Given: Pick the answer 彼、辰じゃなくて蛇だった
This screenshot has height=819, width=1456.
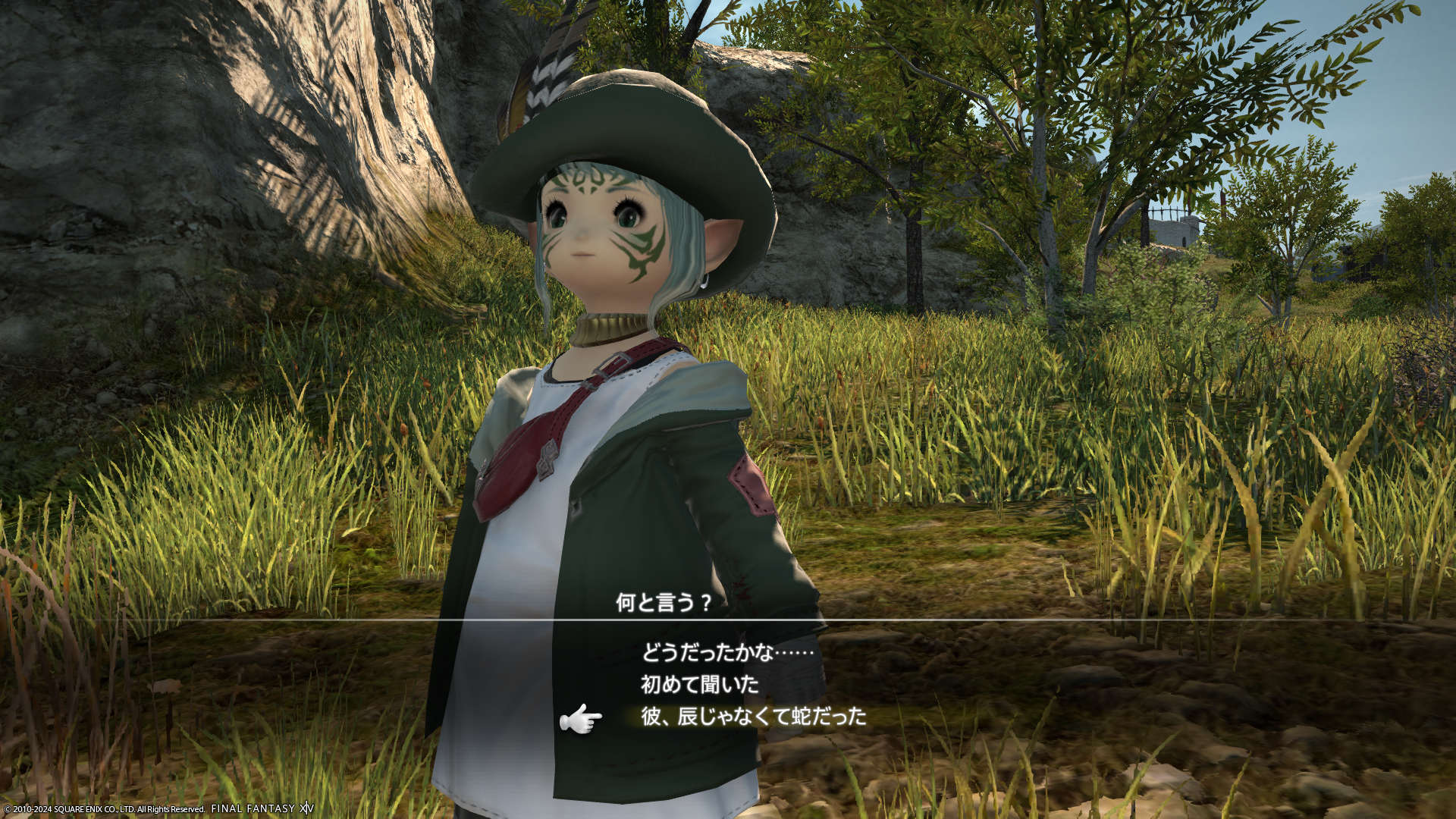Looking at the screenshot, I should click(753, 717).
